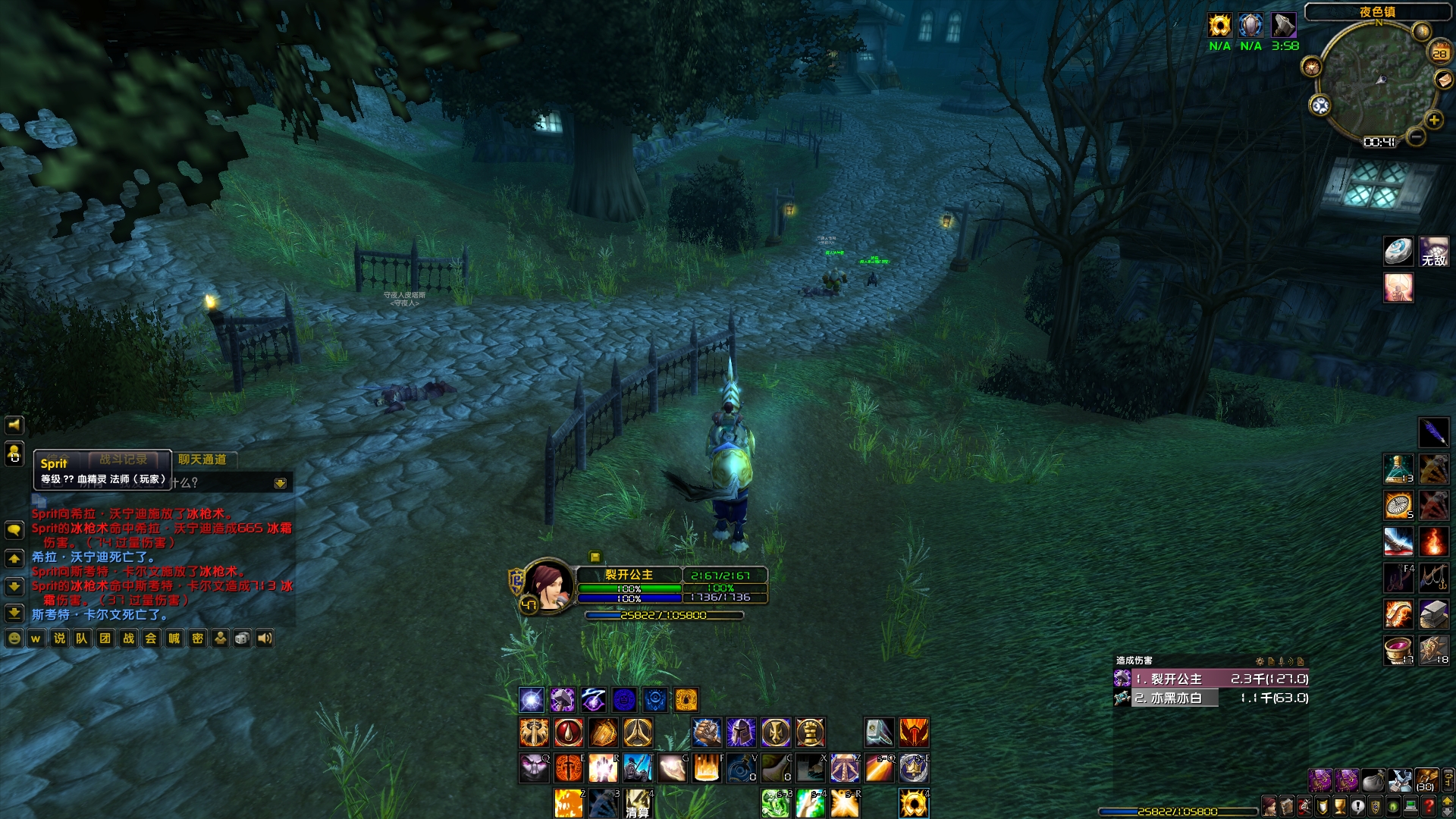Select the 说 say channel button
1456x819 pixels.
click(x=59, y=639)
